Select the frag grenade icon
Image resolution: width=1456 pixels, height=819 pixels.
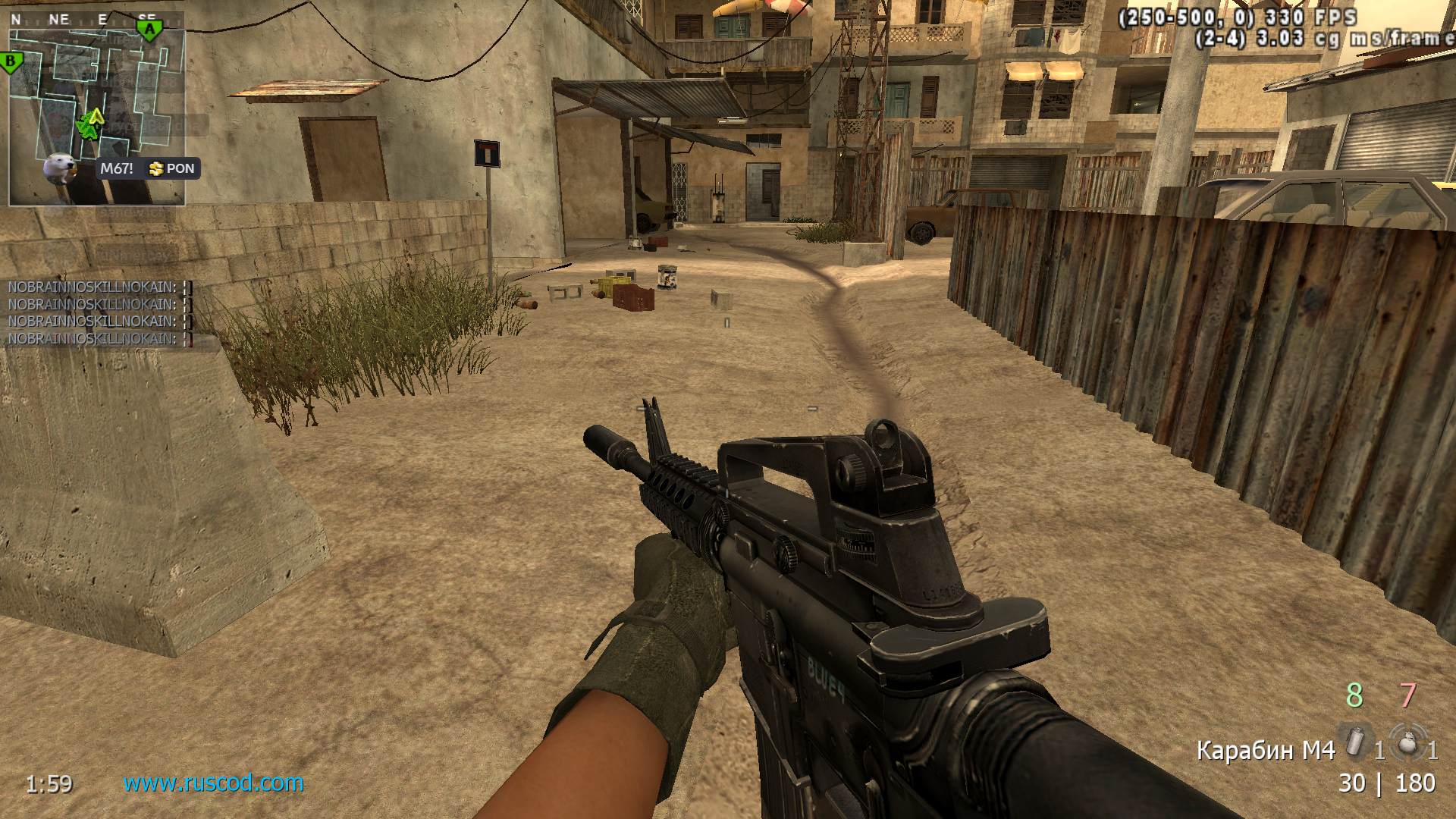pos(1407,741)
